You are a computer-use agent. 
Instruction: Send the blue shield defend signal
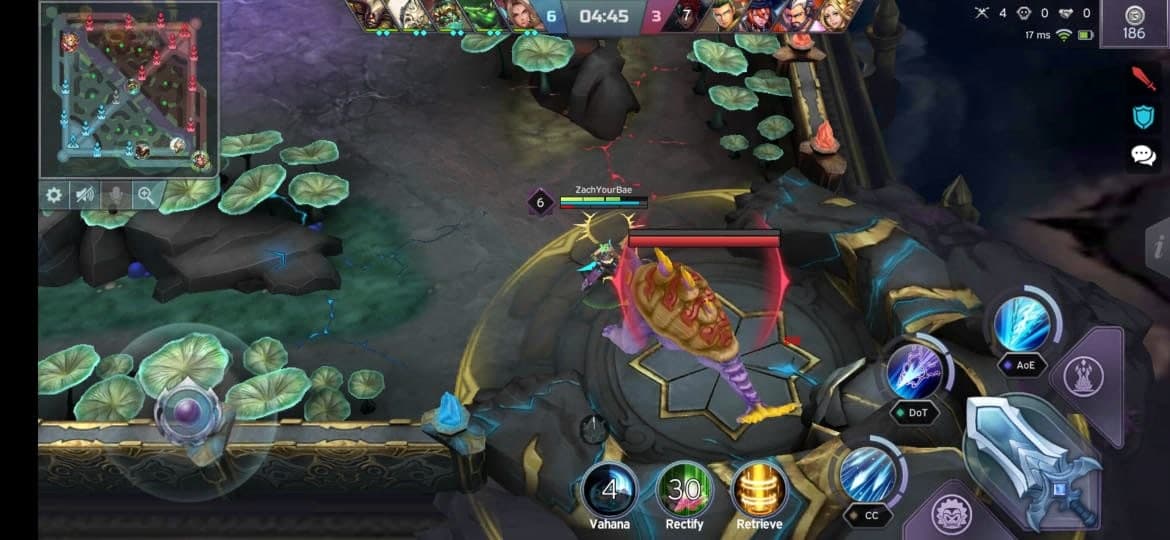1142,117
